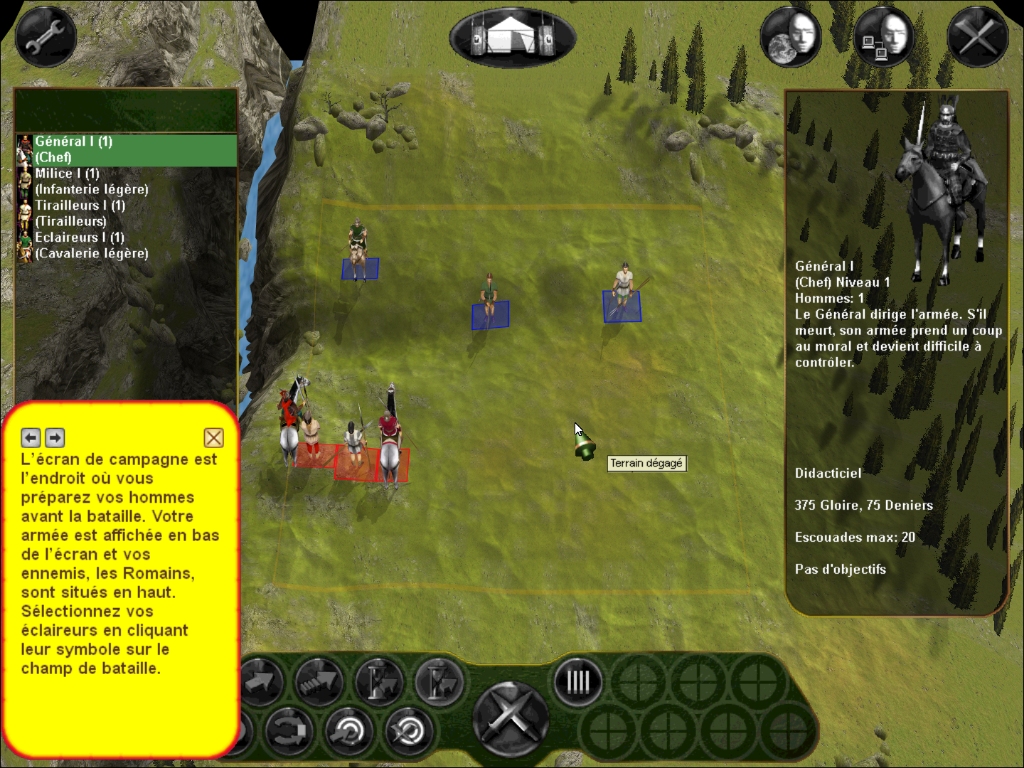
Task: Select the target with arrow order
Action: click(x=349, y=732)
